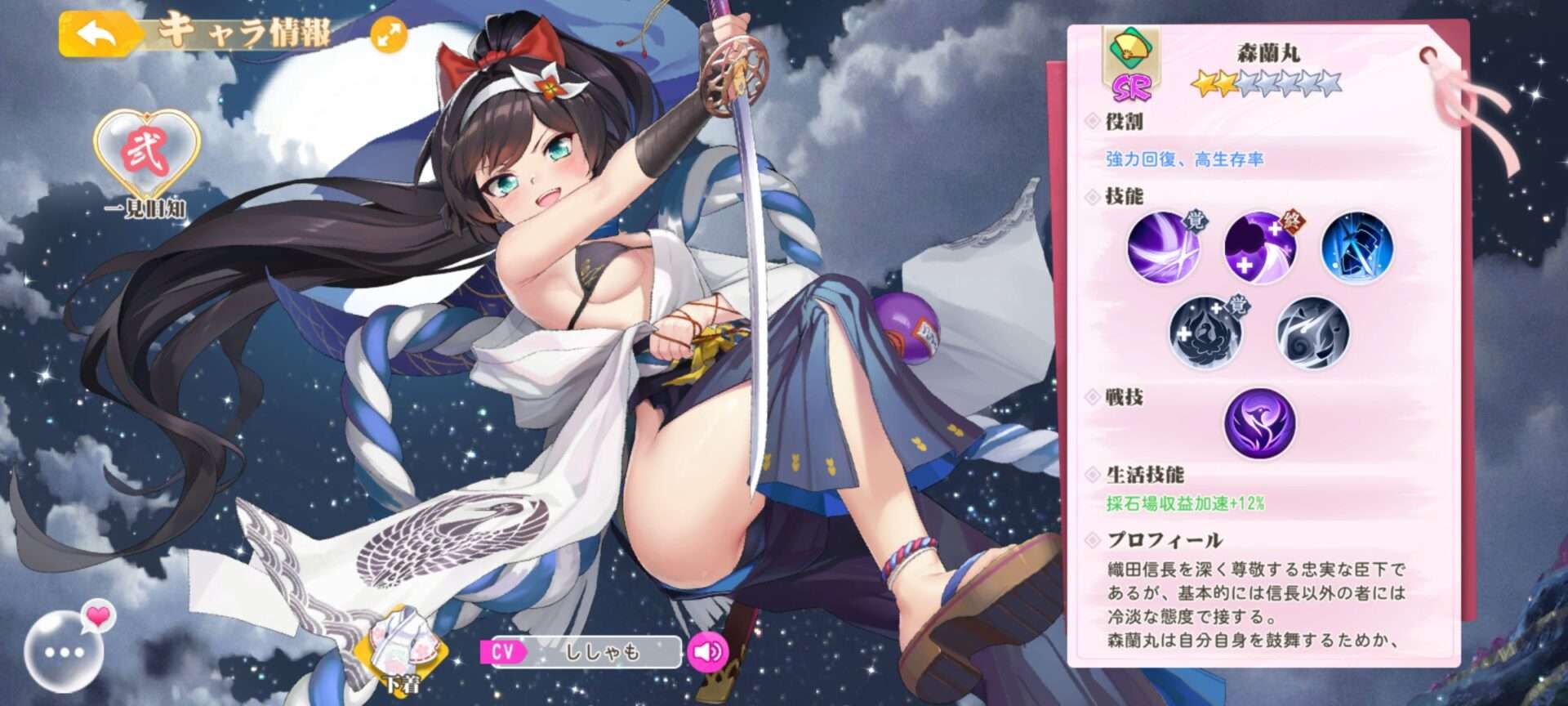Open the purple phoenix battle skill
This screenshot has height=706, width=1568.
(1259, 422)
